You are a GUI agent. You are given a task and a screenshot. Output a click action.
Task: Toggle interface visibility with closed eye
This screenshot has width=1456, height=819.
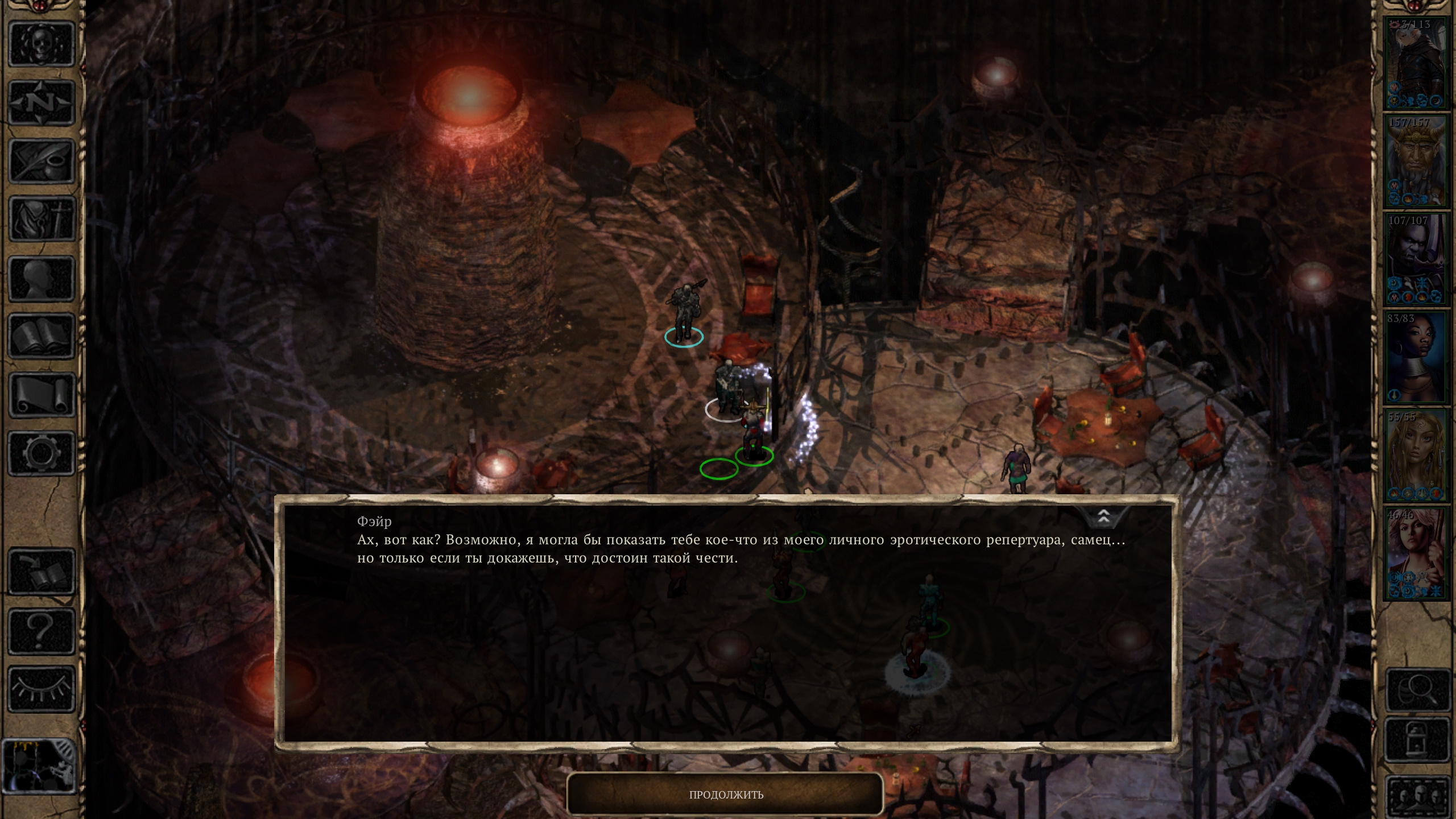click(x=42, y=690)
